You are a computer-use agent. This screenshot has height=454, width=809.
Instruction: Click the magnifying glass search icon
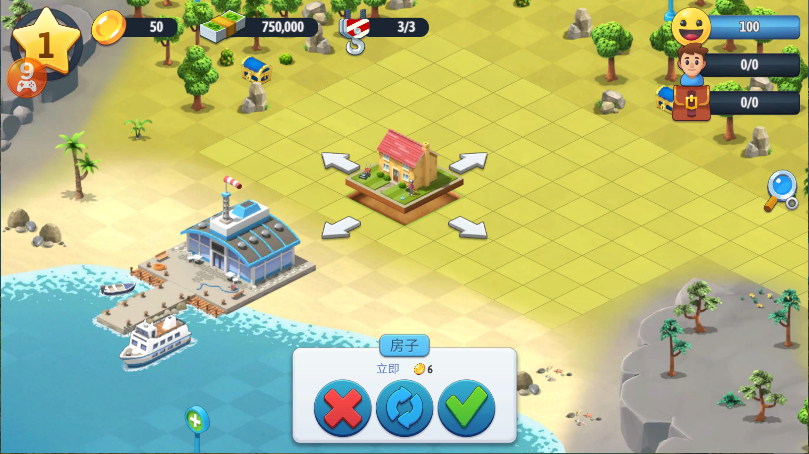click(x=781, y=189)
